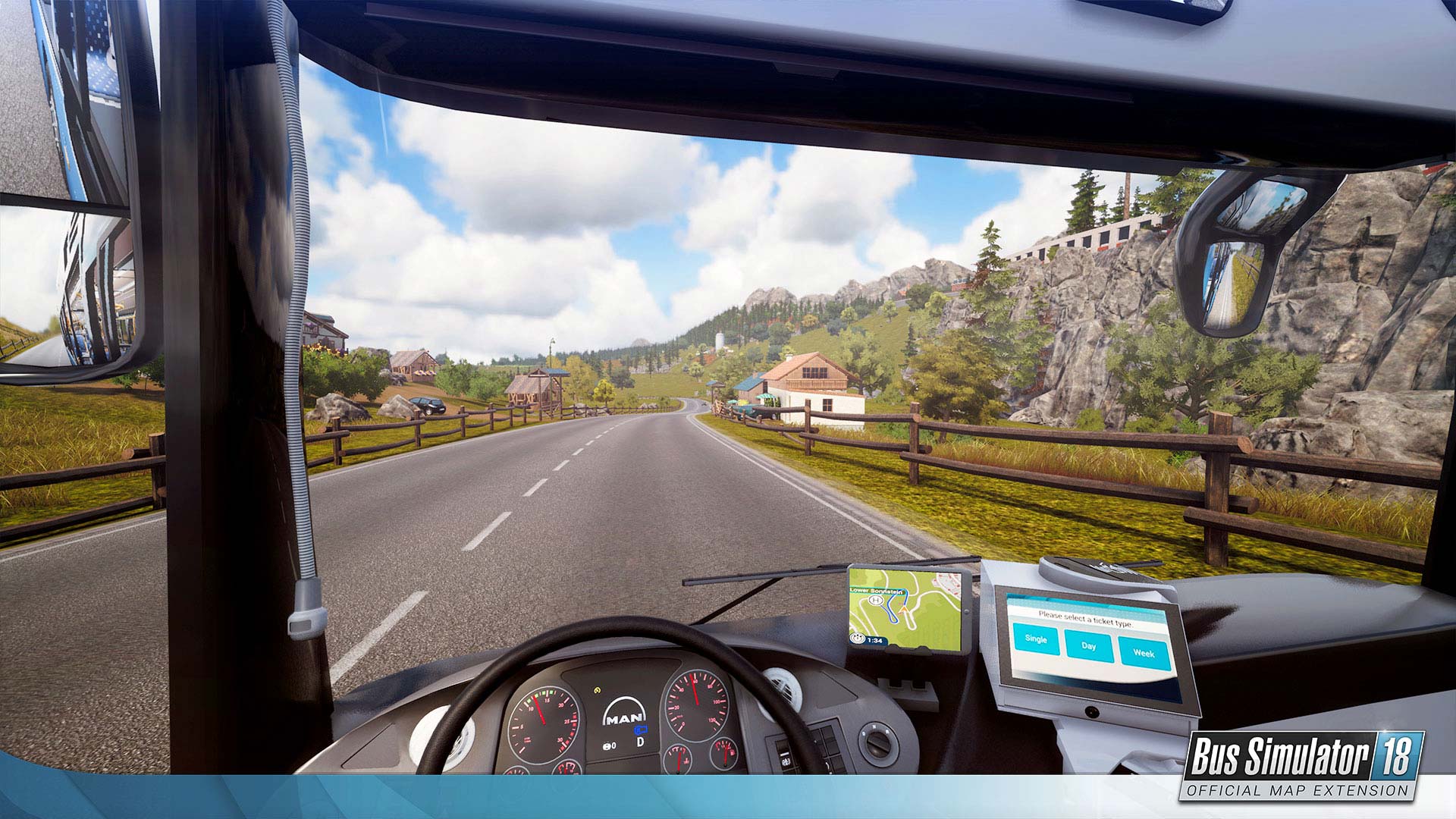
Task: Tap the bus stop H marker on navigation map
Action: pos(877,600)
